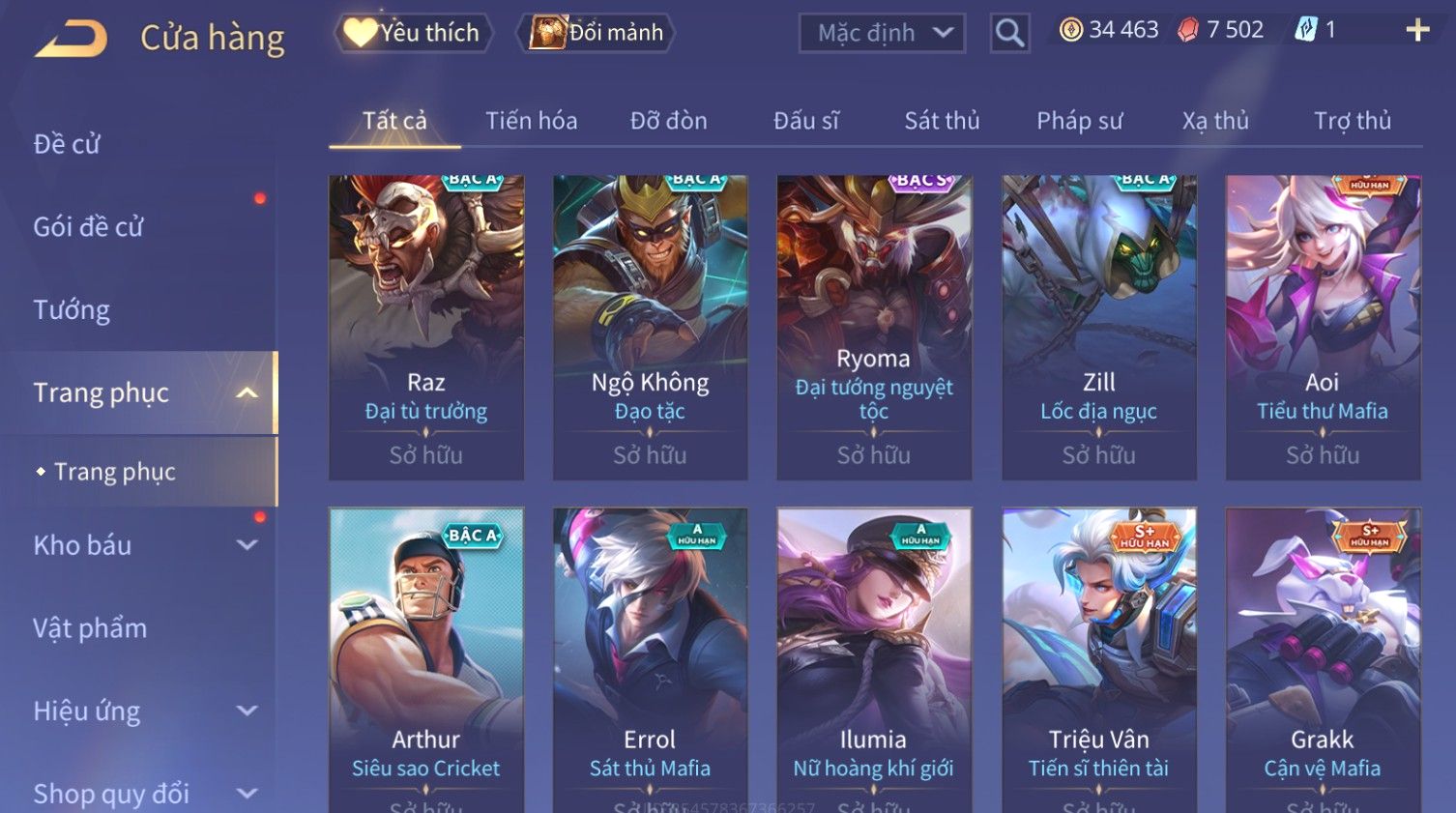
Task: Open the Tướng heroes section
Action: 72,310
